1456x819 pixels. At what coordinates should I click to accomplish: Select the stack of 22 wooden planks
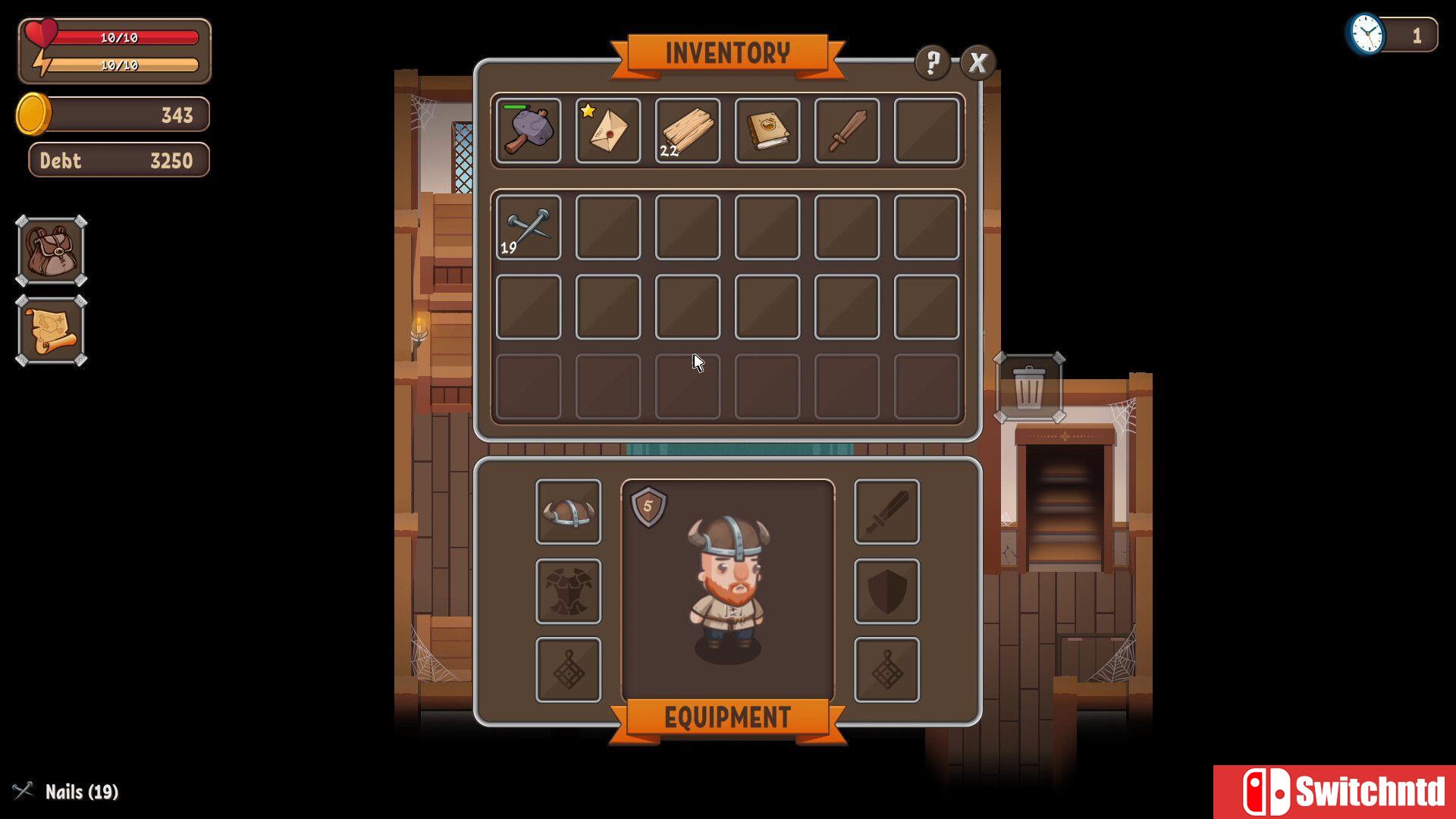click(688, 130)
